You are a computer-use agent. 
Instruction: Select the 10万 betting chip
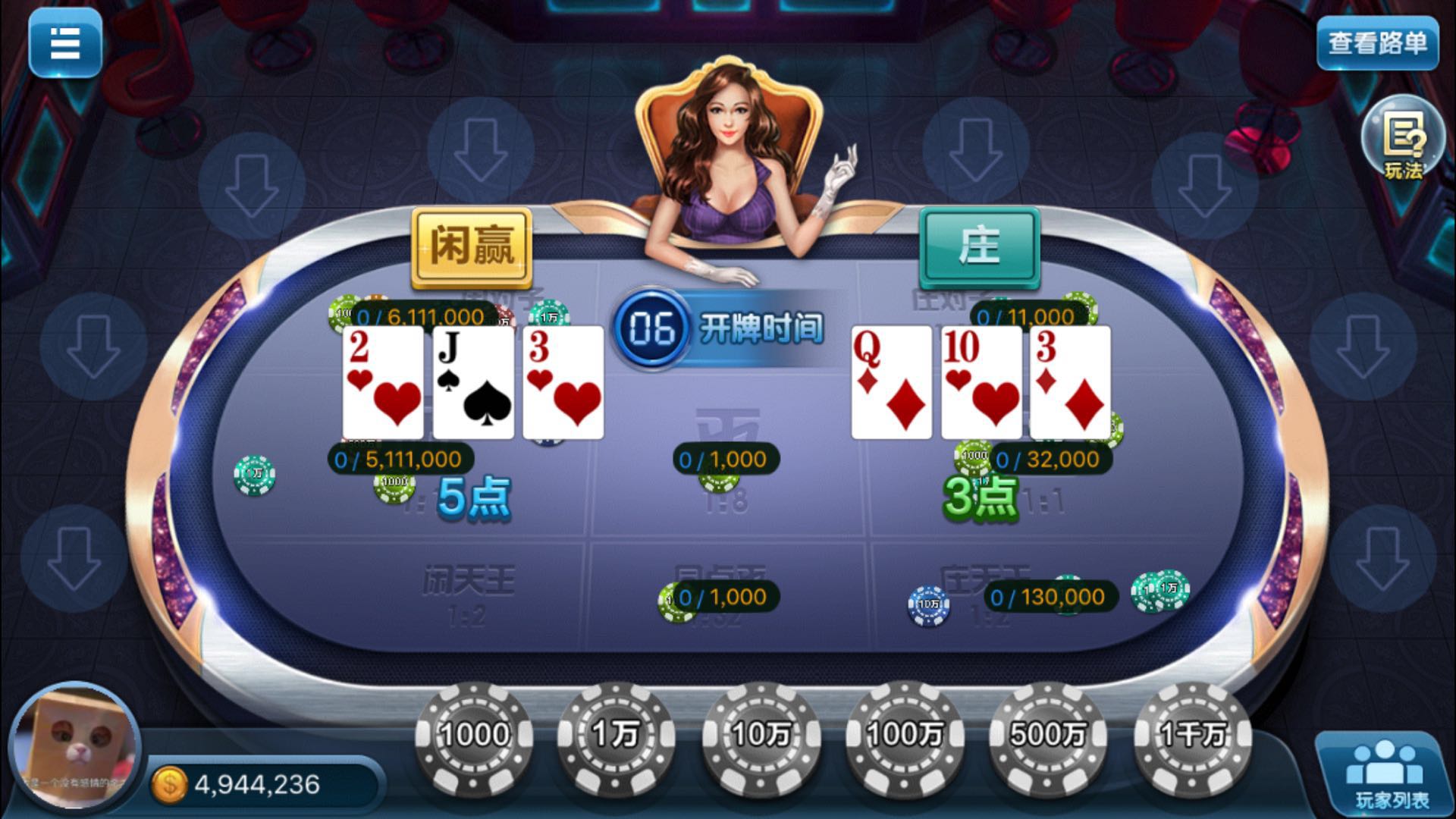(x=761, y=734)
